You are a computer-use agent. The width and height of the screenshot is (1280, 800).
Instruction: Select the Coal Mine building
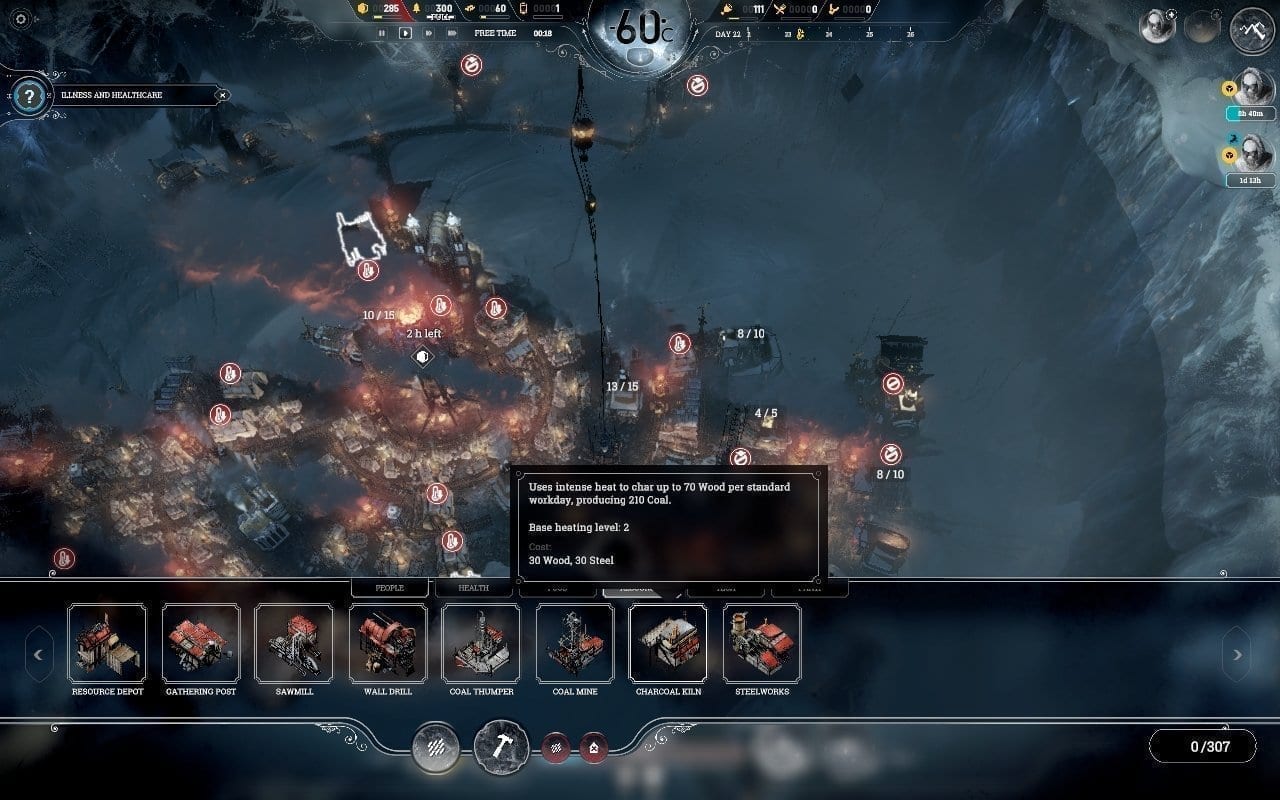coord(575,643)
